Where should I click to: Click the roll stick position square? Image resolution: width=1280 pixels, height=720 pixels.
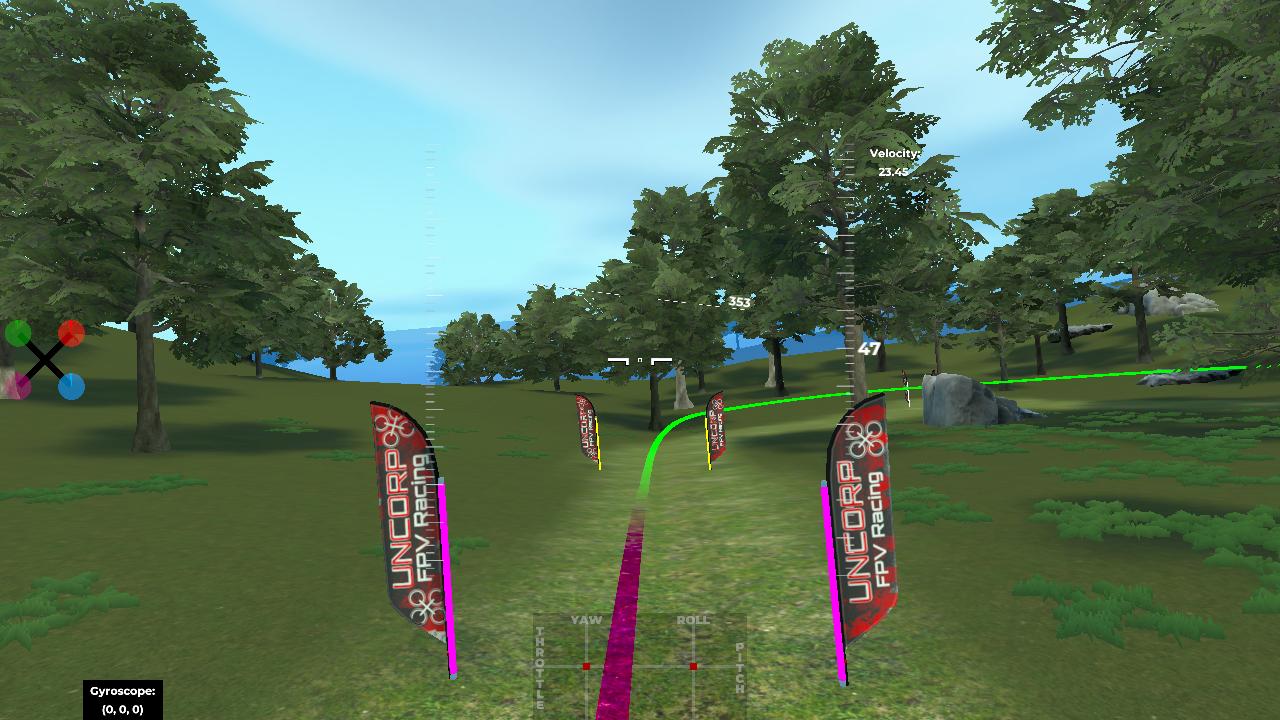click(x=693, y=666)
